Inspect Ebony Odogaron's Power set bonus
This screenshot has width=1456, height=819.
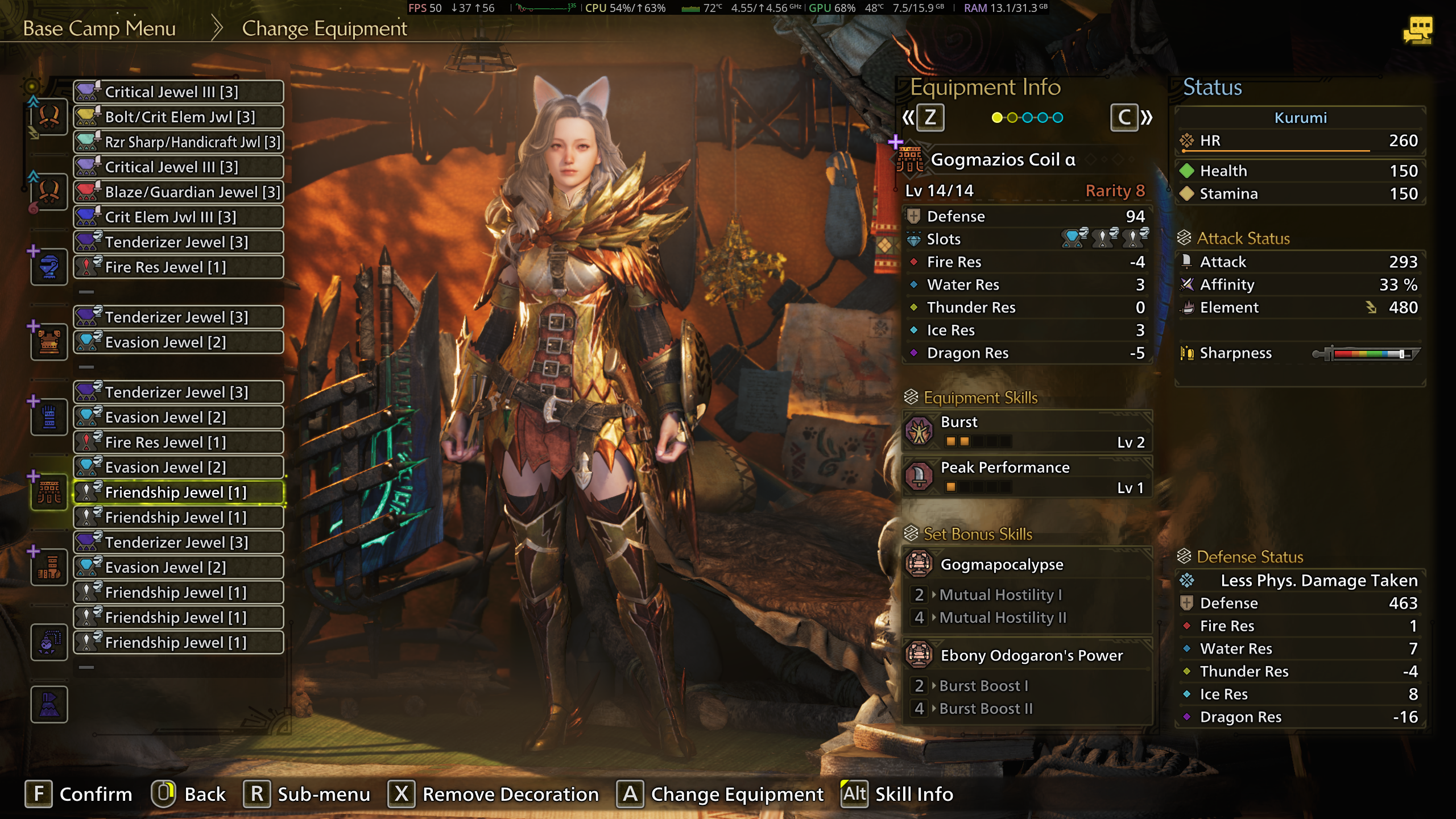point(1027,655)
